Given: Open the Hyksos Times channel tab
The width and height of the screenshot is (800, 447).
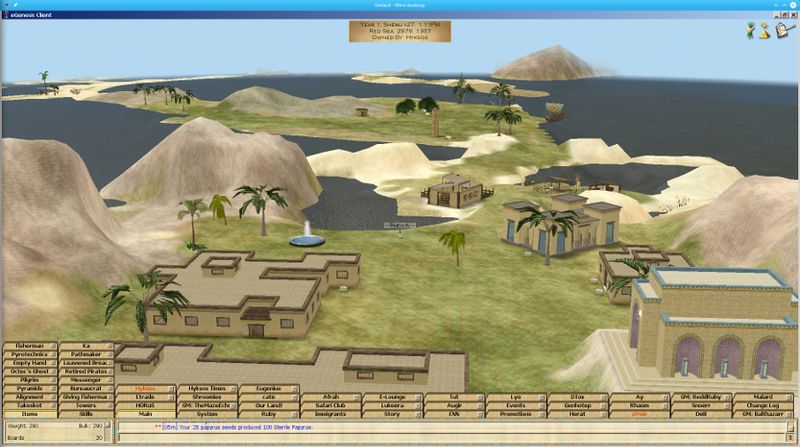Looking at the screenshot, I should (x=207, y=387).
